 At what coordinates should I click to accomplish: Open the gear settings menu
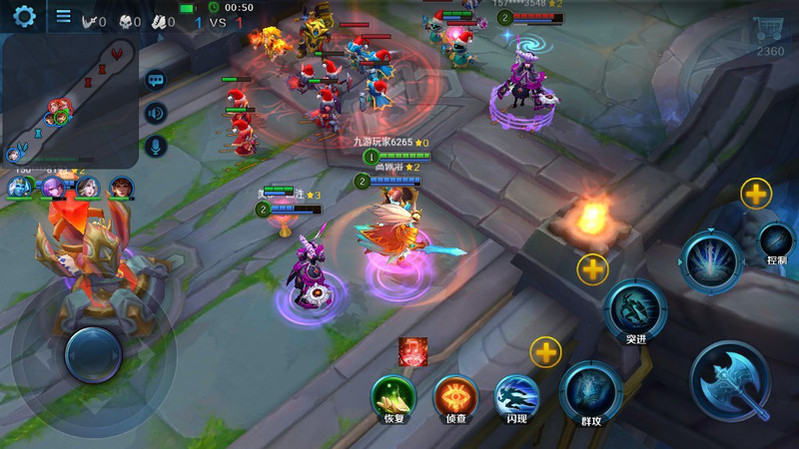coord(23,16)
